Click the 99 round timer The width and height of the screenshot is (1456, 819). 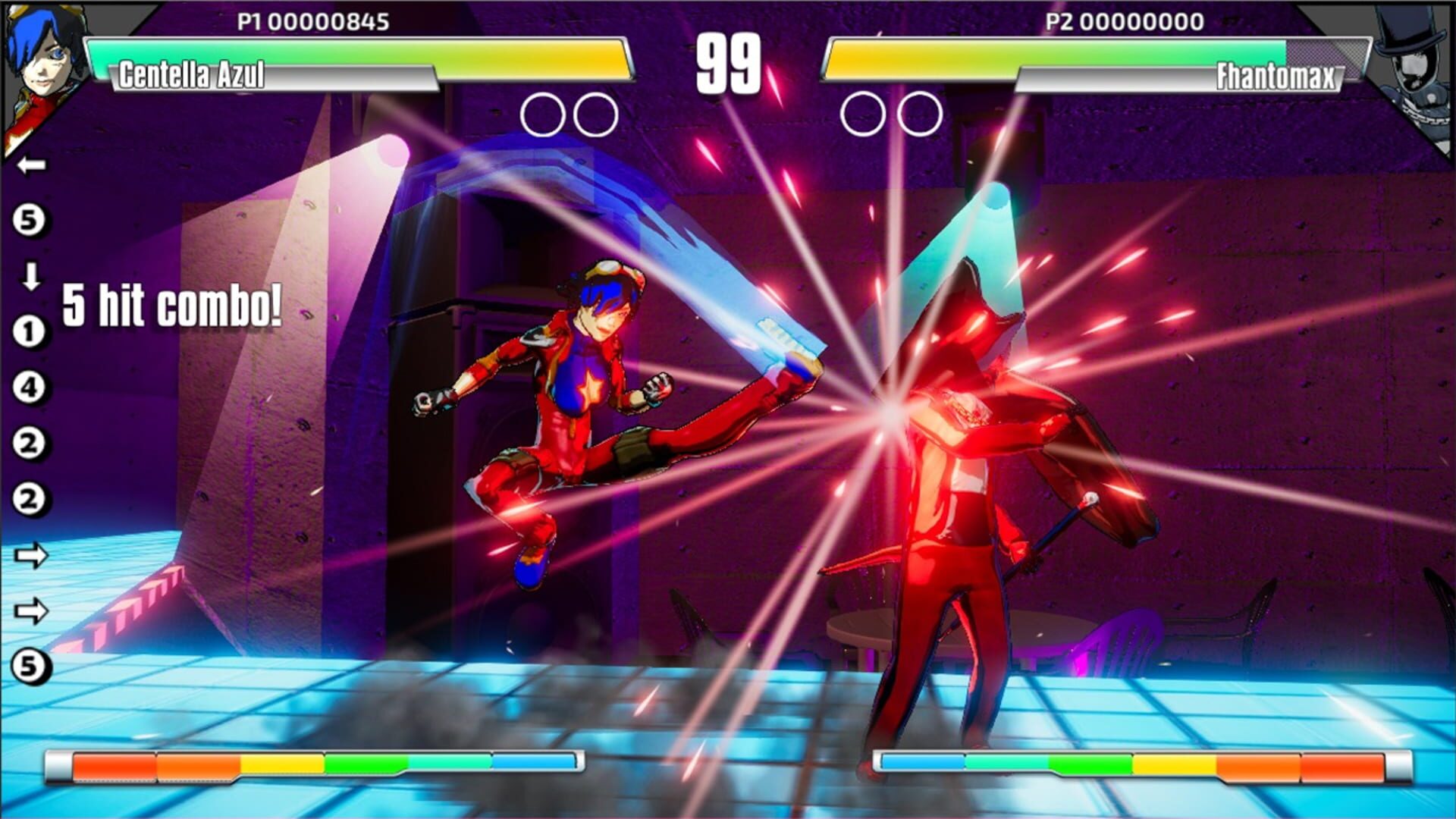730,61
